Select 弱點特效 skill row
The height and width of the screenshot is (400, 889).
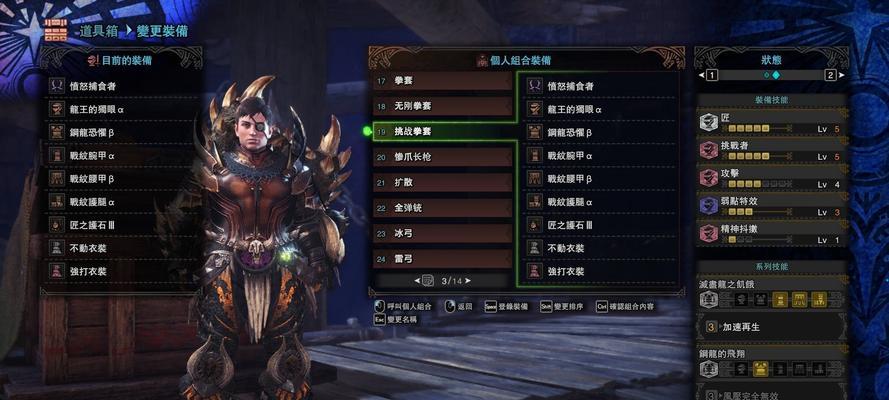click(x=772, y=208)
